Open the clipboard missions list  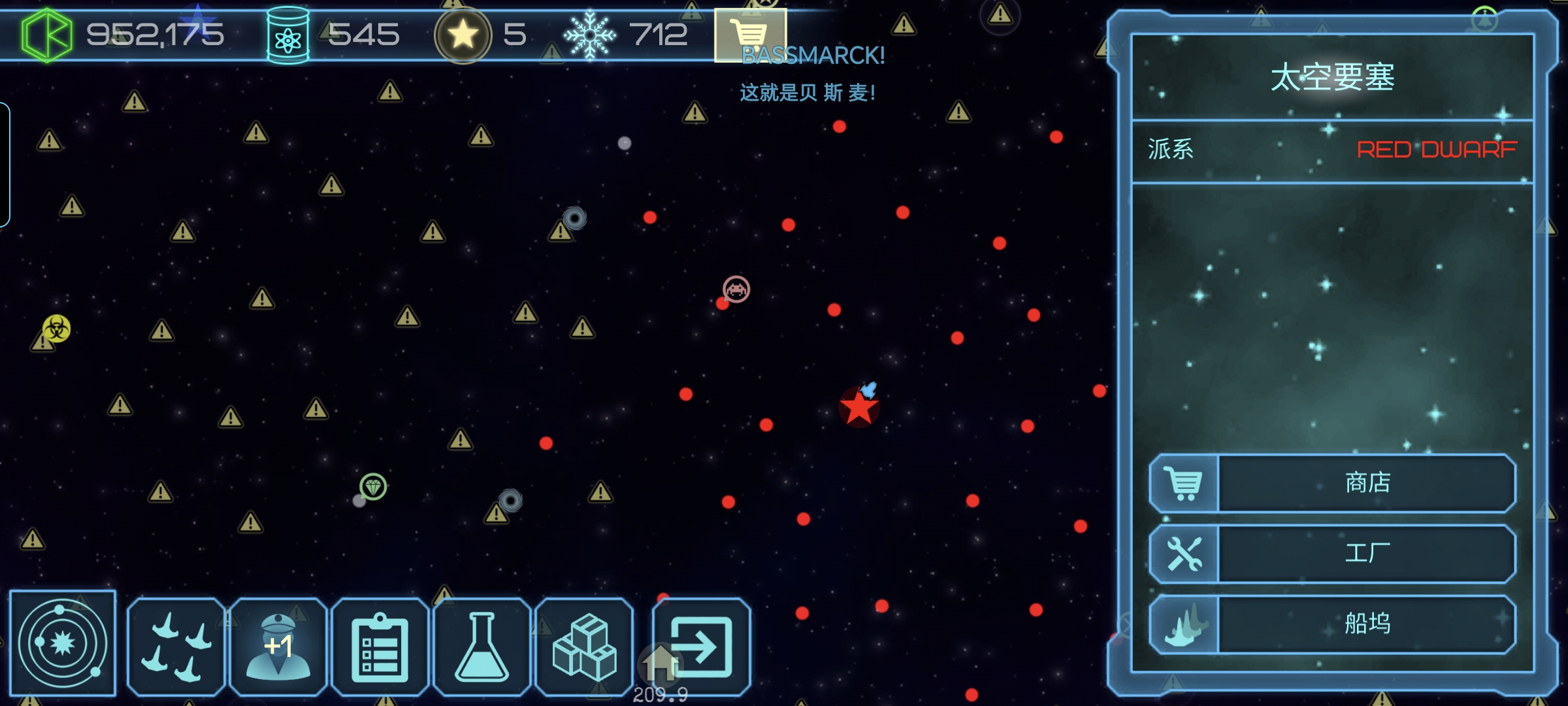click(x=380, y=646)
